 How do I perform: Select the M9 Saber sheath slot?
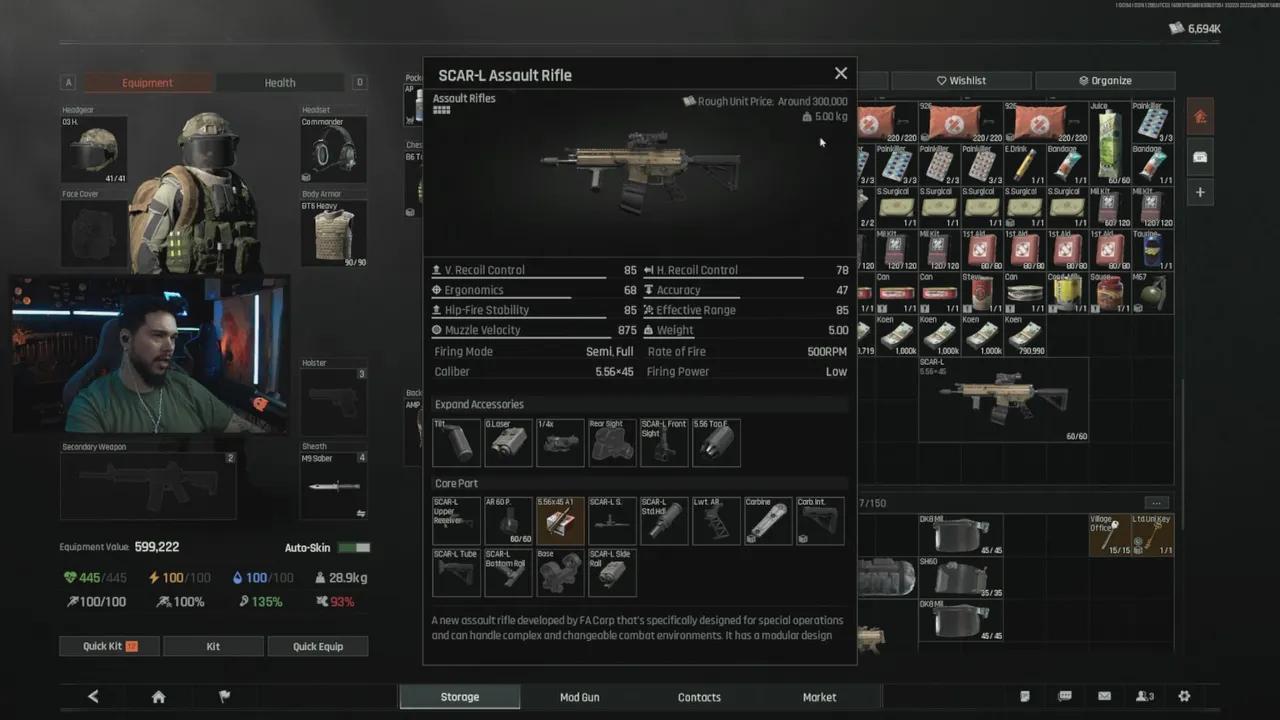click(334, 486)
